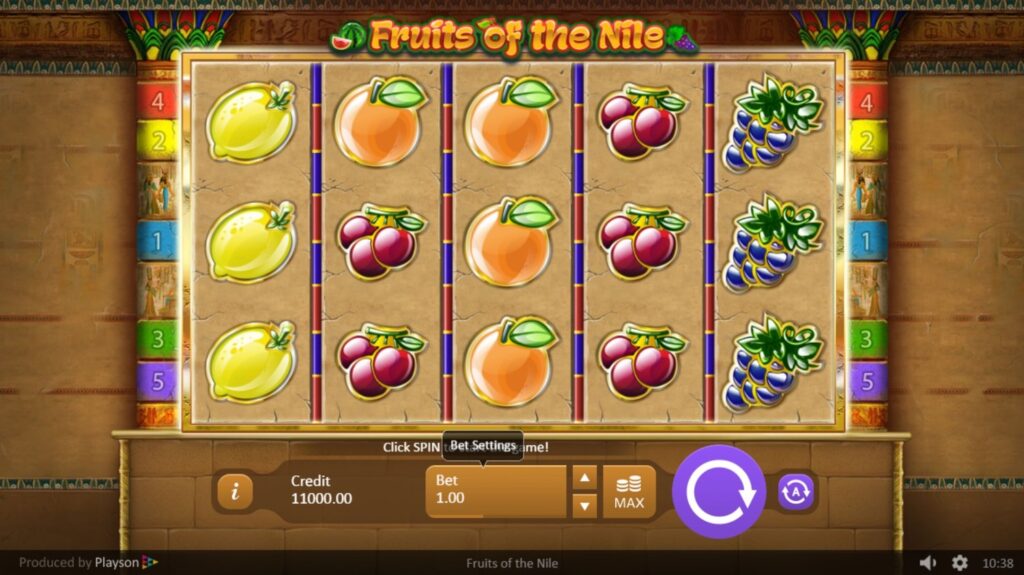
Task: Spin the reels with the purple button
Action: pos(718,491)
